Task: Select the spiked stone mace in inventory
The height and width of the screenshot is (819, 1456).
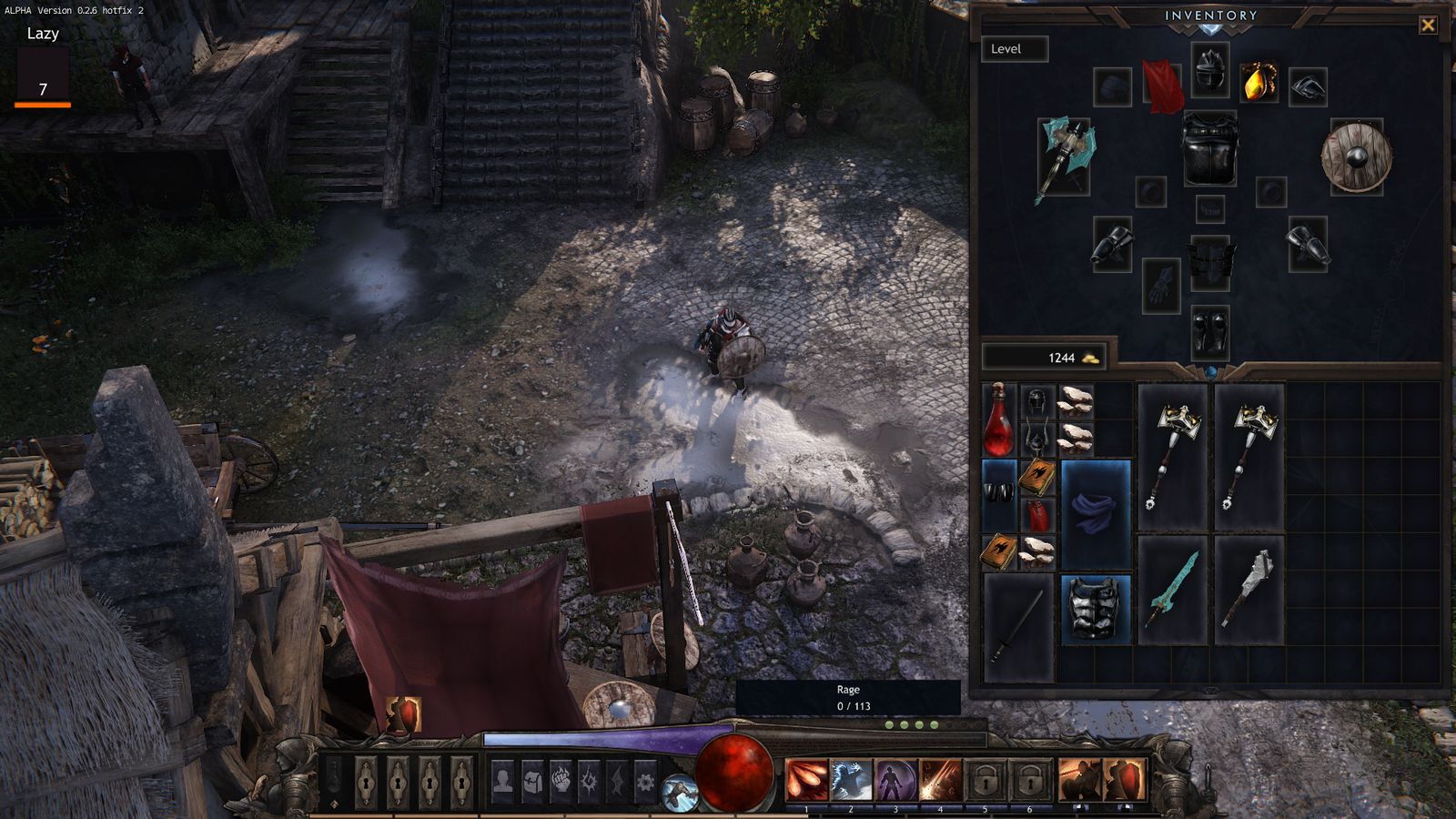Action: 1249,590
